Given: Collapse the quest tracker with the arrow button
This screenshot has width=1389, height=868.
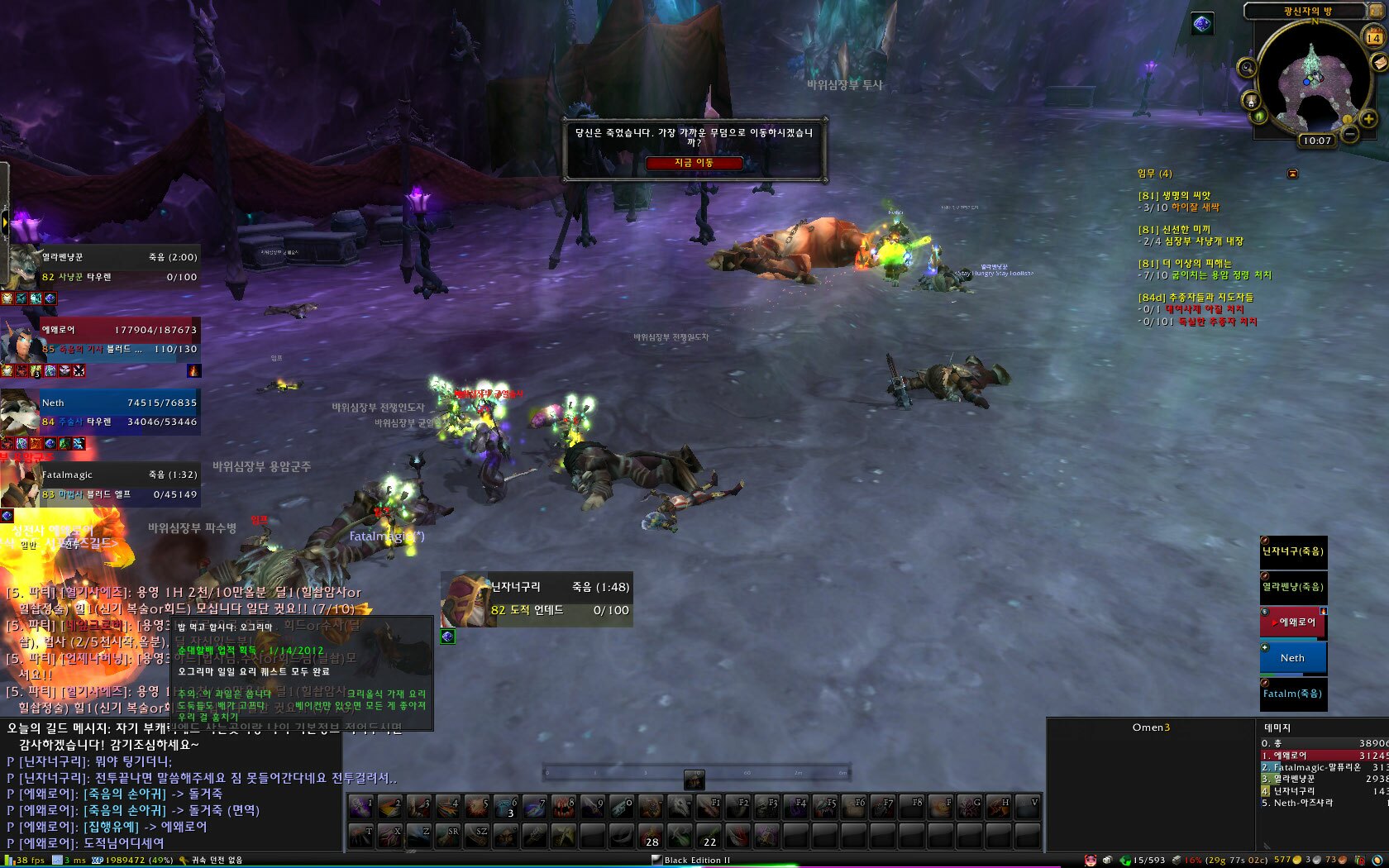Looking at the screenshot, I should (1292, 174).
